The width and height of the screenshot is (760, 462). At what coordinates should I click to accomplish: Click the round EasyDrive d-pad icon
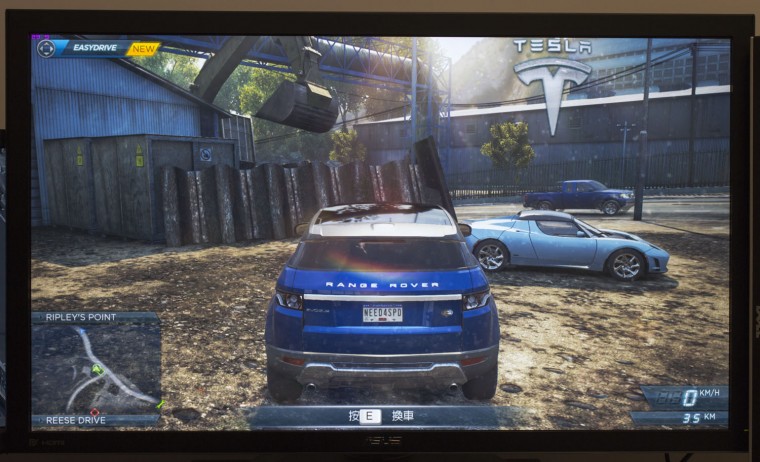pyautogui.click(x=46, y=47)
